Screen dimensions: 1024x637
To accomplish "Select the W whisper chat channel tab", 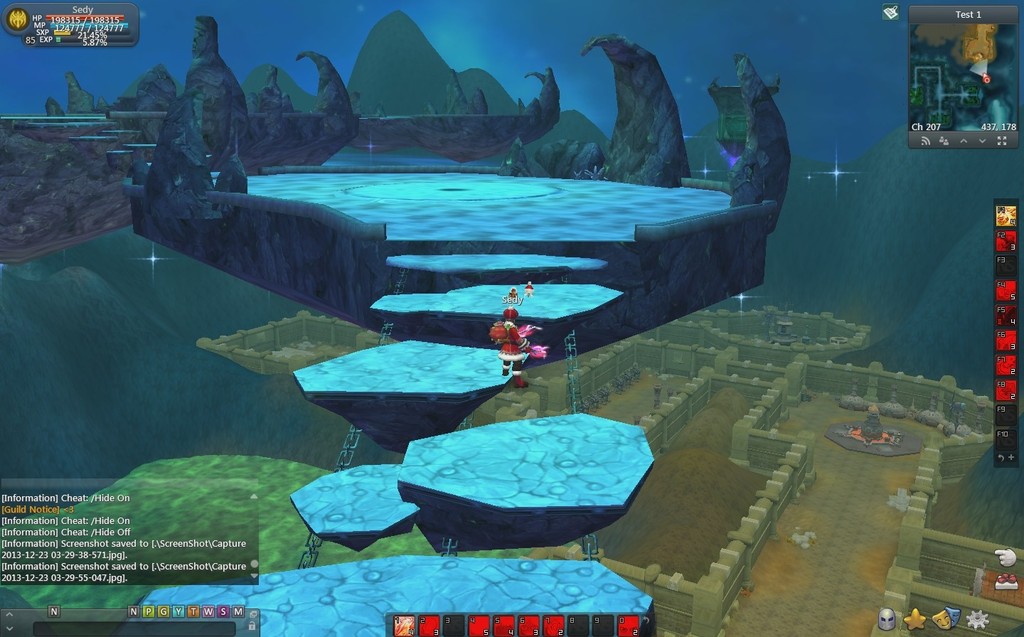I will point(208,611).
